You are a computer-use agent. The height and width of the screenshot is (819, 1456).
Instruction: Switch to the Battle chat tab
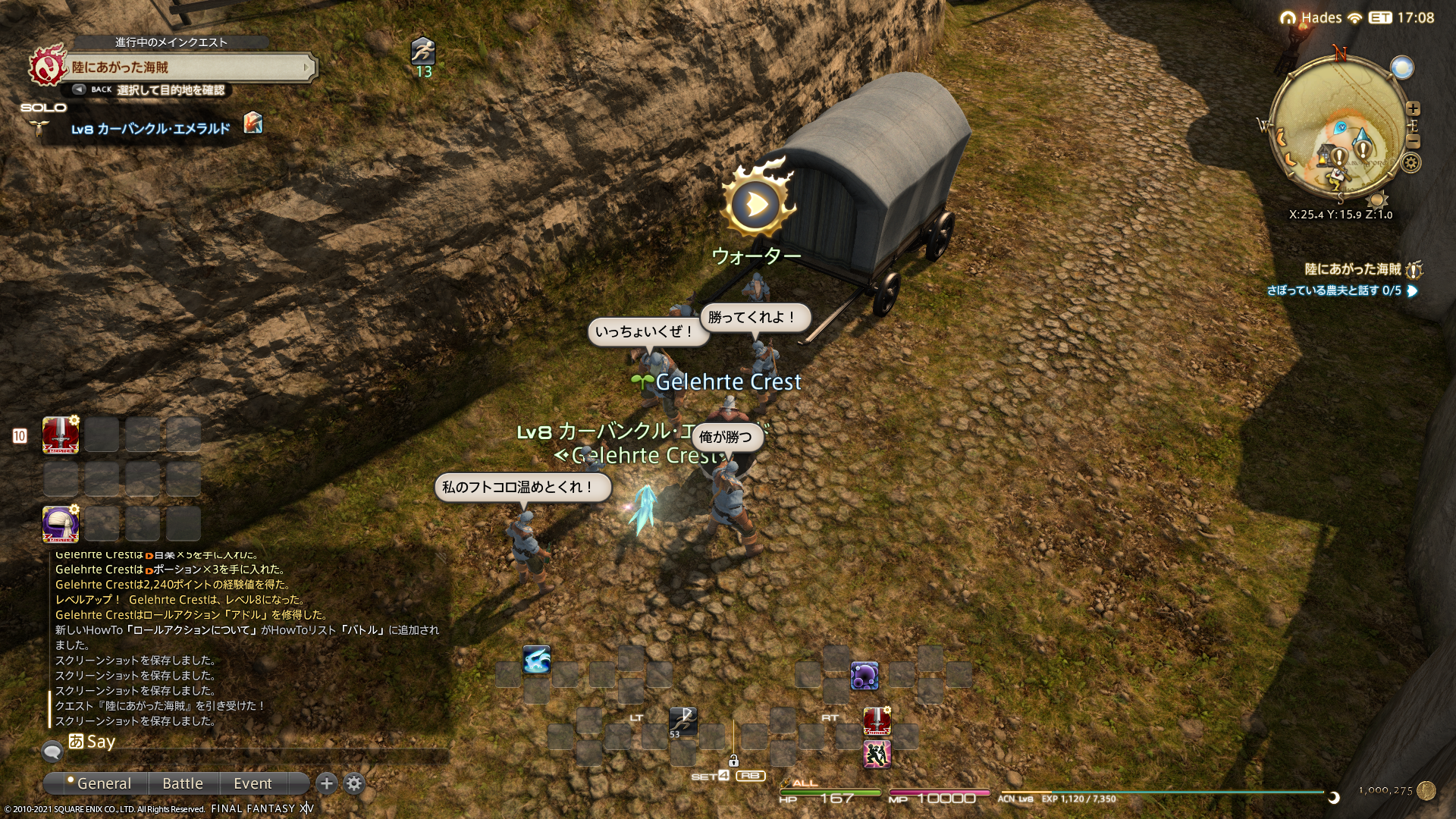pos(183,783)
